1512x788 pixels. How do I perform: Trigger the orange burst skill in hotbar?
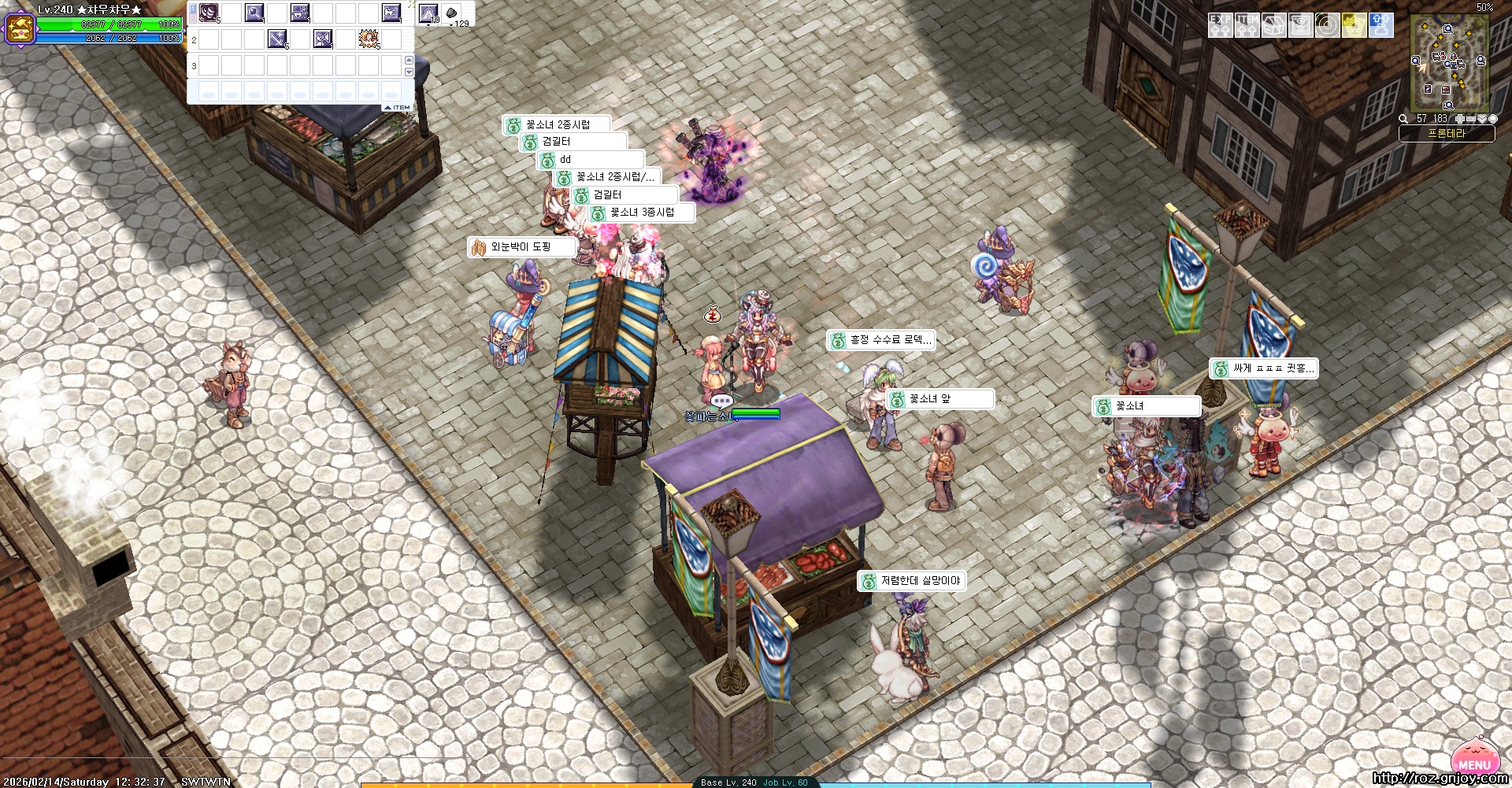click(x=369, y=39)
